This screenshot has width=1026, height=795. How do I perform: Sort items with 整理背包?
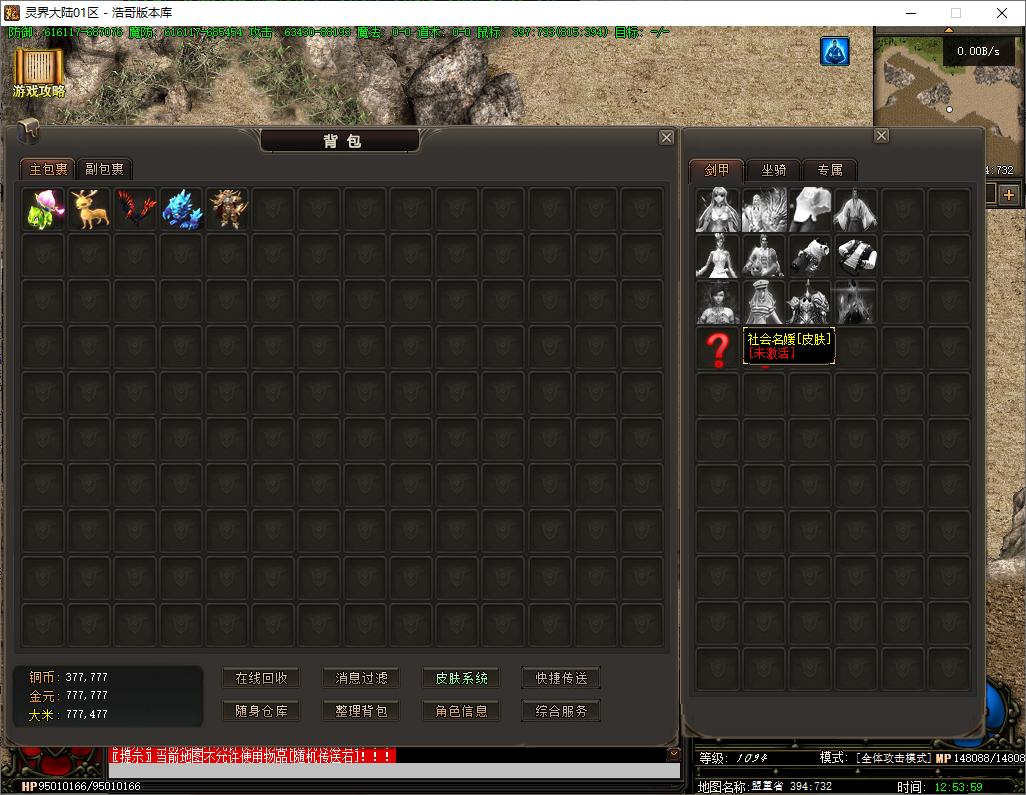coord(361,711)
